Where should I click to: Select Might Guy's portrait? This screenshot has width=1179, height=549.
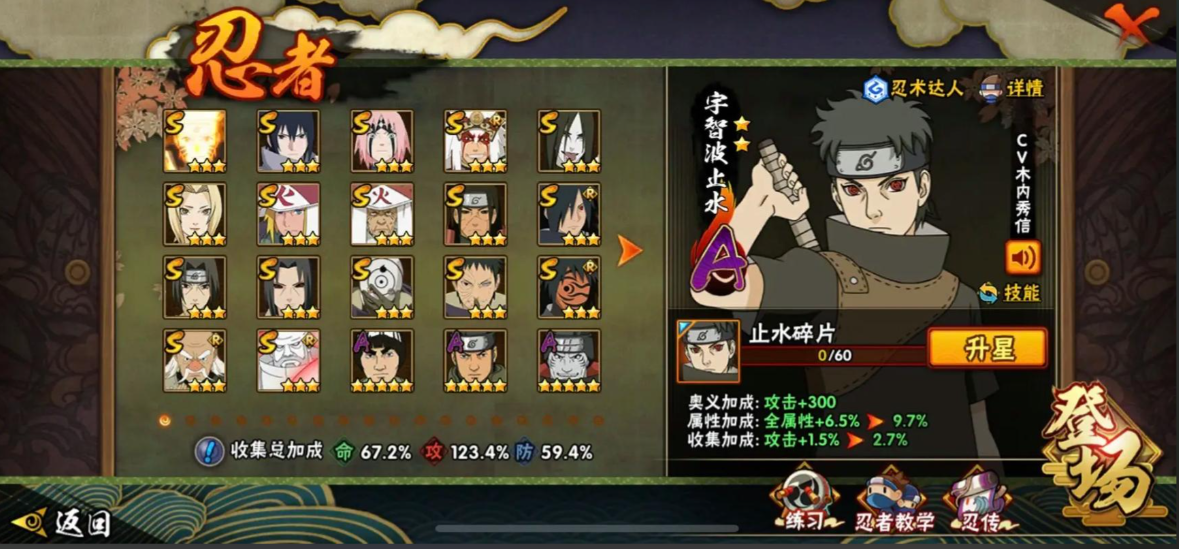pyautogui.click(x=381, y=360)
